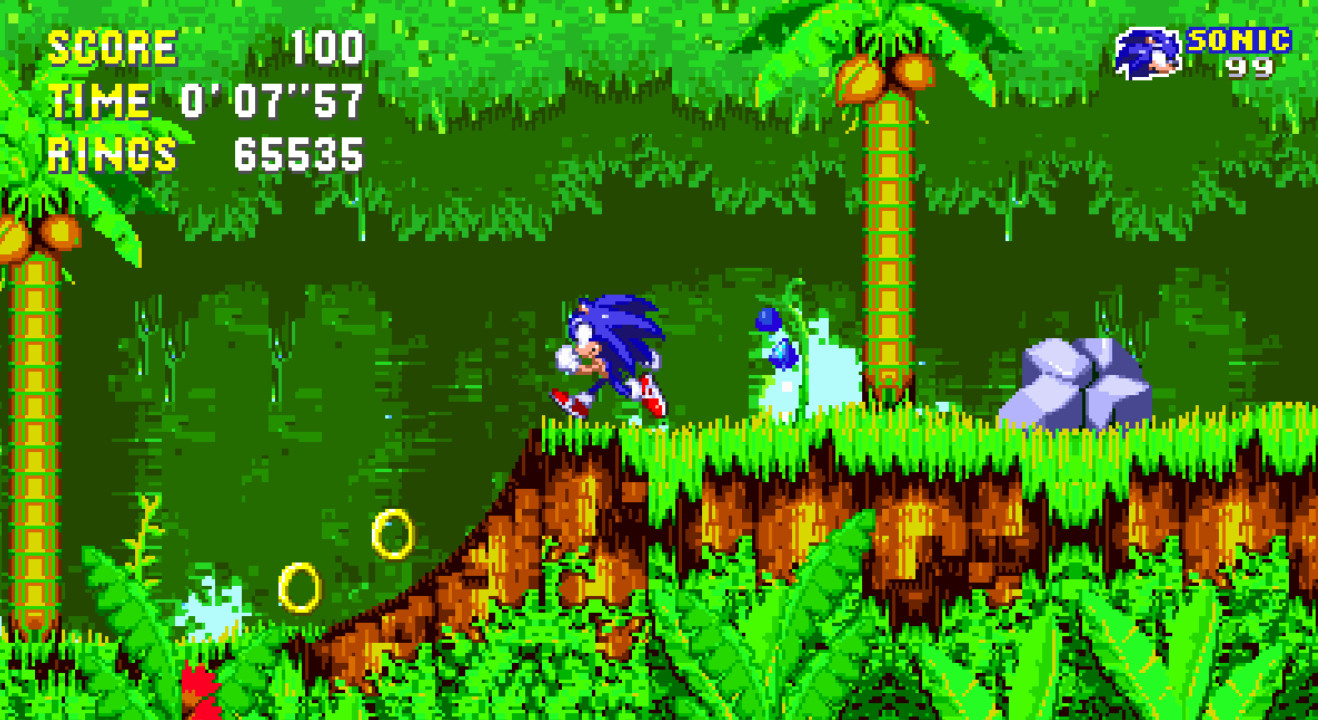Select the score value 100

[330, 45]
